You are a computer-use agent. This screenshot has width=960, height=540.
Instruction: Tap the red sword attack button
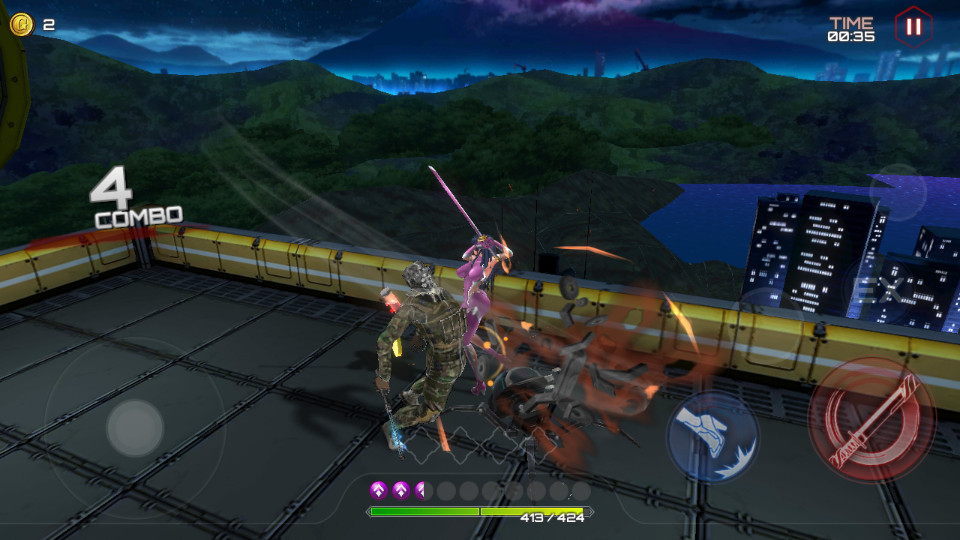(871, 419)
